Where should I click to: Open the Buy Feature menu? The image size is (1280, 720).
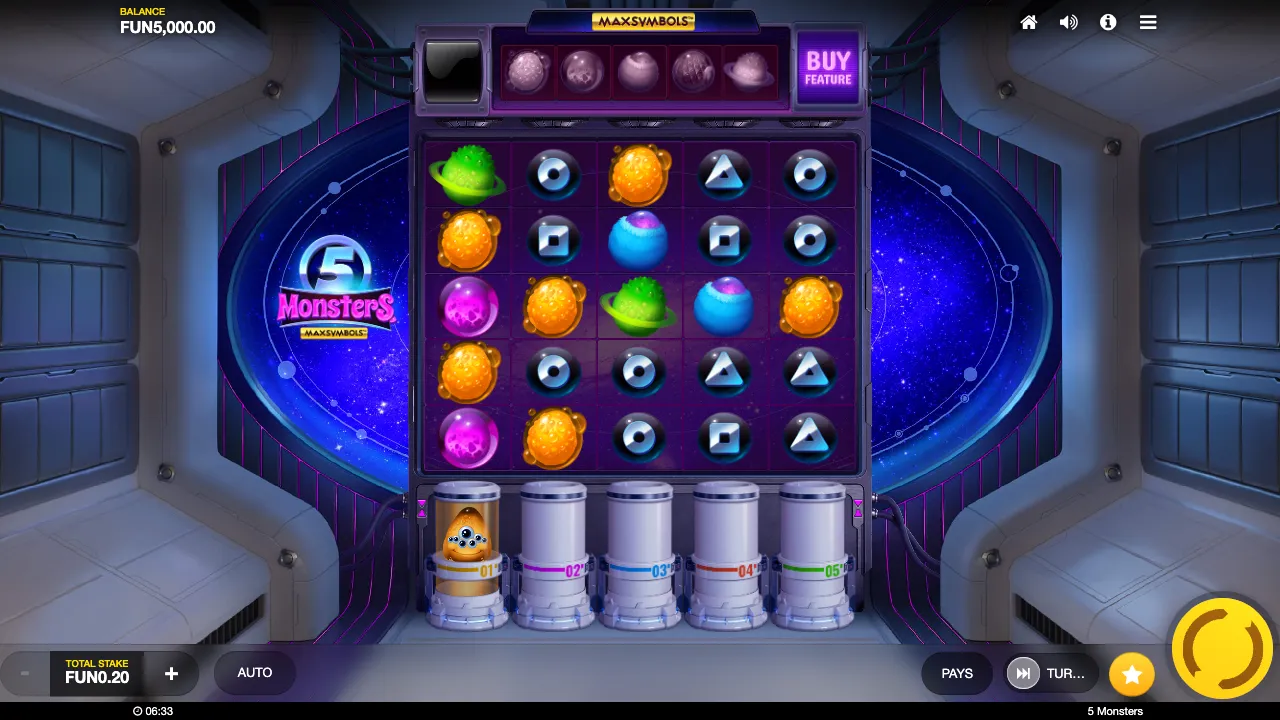coord(828,69)
